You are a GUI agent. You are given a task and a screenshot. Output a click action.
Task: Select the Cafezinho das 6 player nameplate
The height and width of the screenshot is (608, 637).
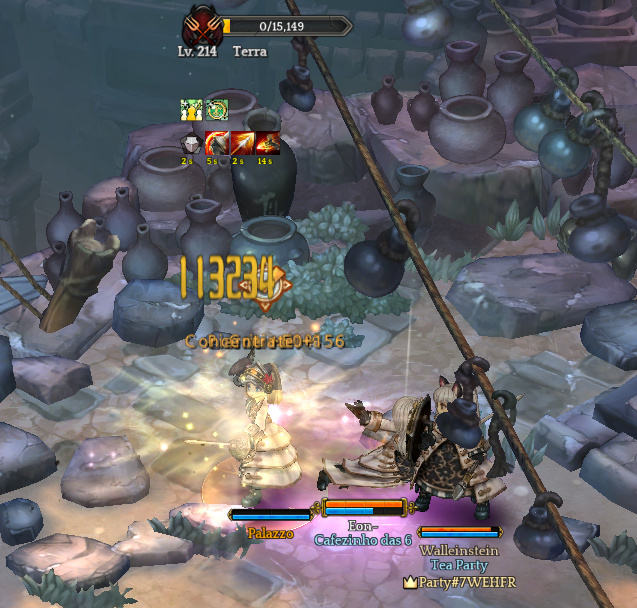pyautogui.click(x=363, y=540)
